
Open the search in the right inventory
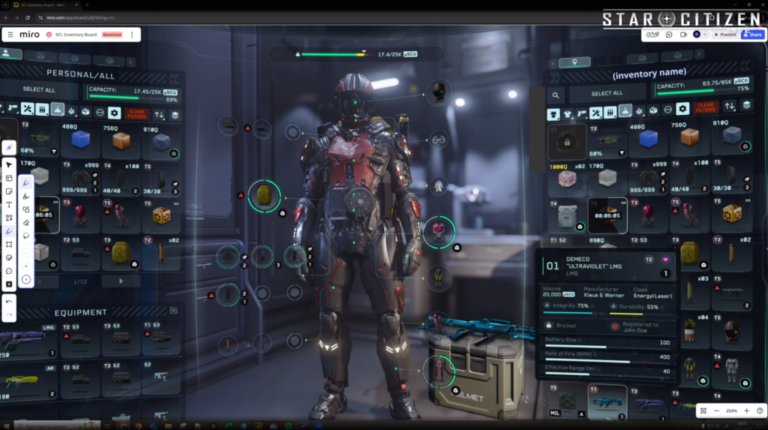(x=556, y=94)
